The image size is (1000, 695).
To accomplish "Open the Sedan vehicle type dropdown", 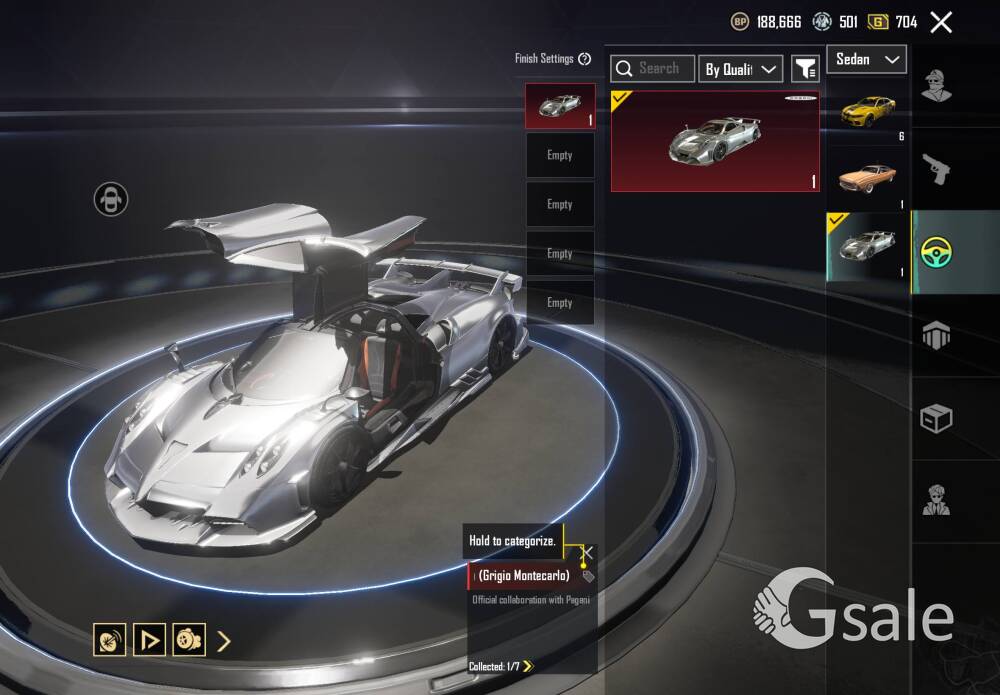I will (x=866, y=59).
